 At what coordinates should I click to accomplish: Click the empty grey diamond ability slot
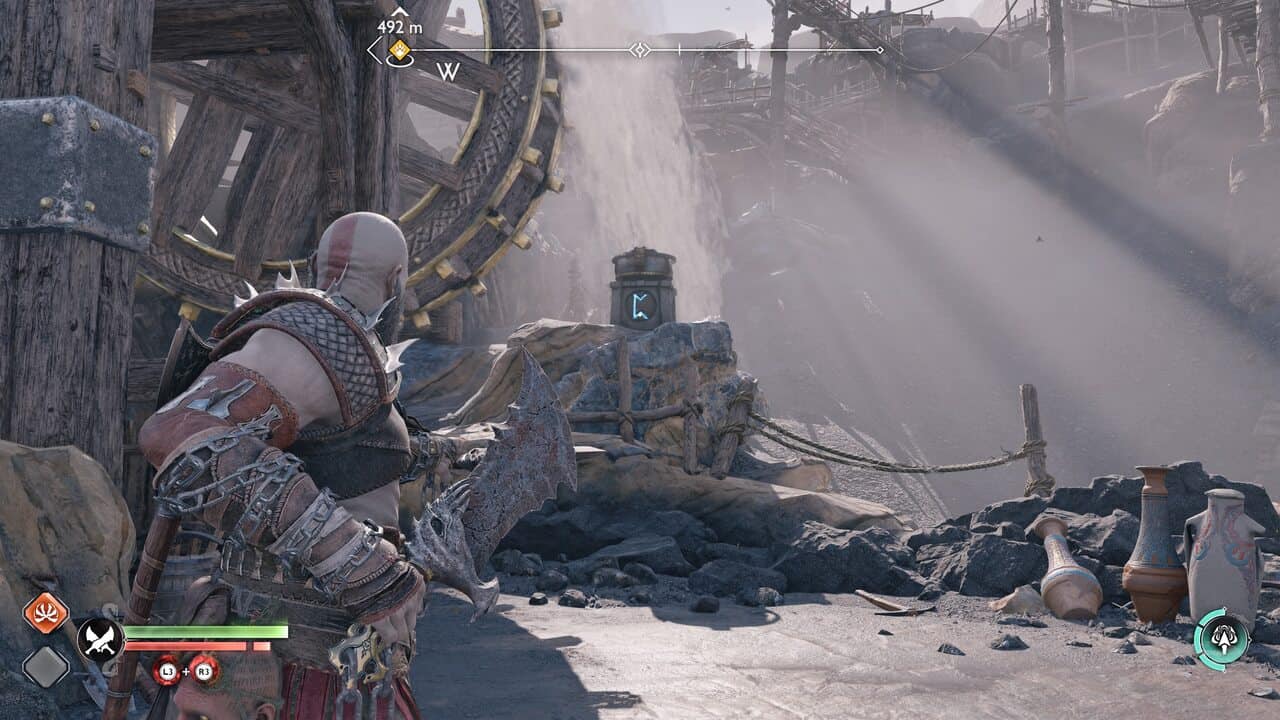[45, 667]
